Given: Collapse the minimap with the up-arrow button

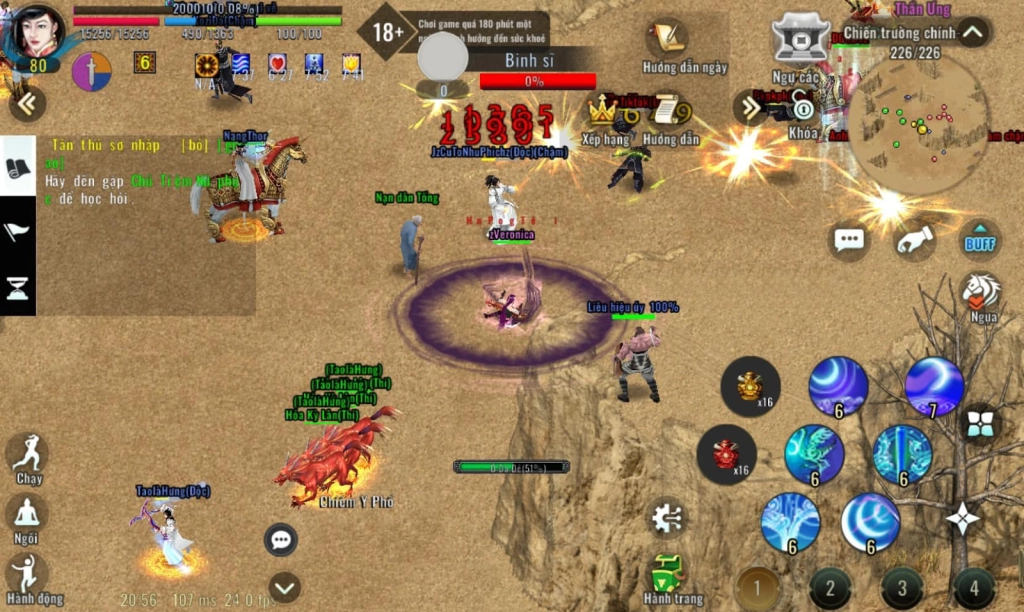Looking at the screenshot, I should click(973, 32).
